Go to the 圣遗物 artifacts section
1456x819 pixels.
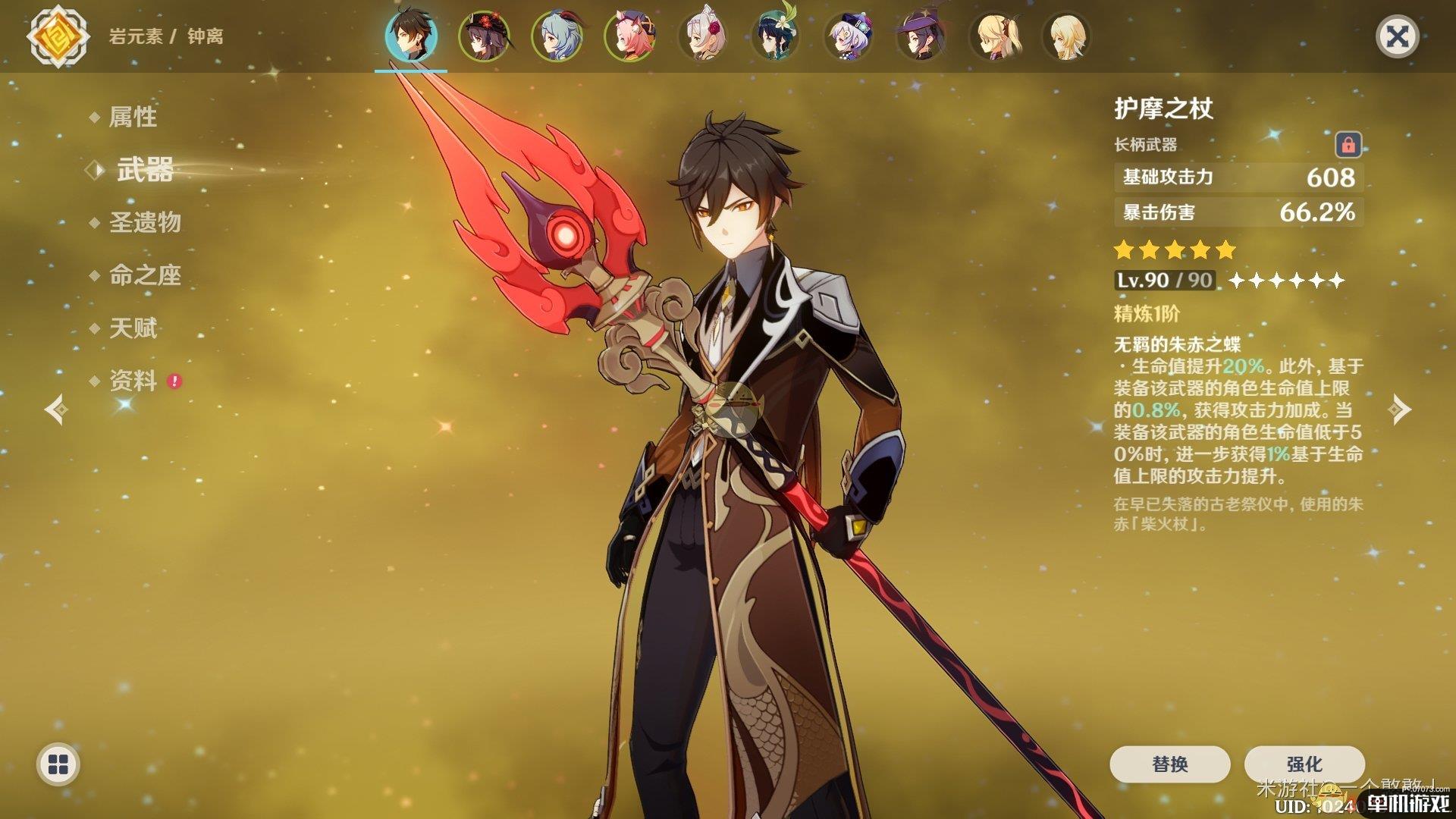tap(145, 222)
